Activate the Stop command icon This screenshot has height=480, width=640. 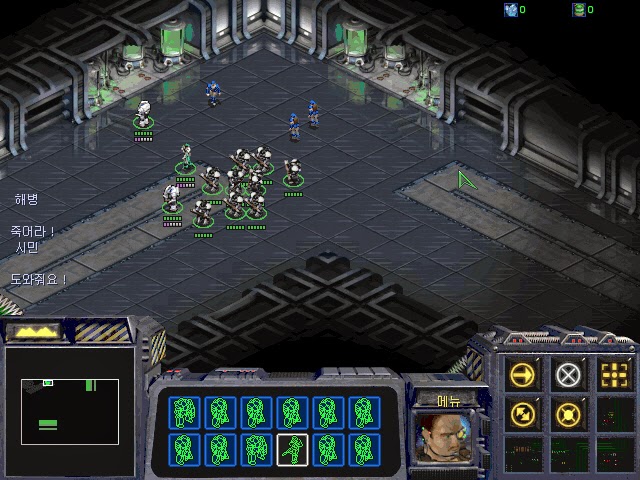[x=568, y=375]
